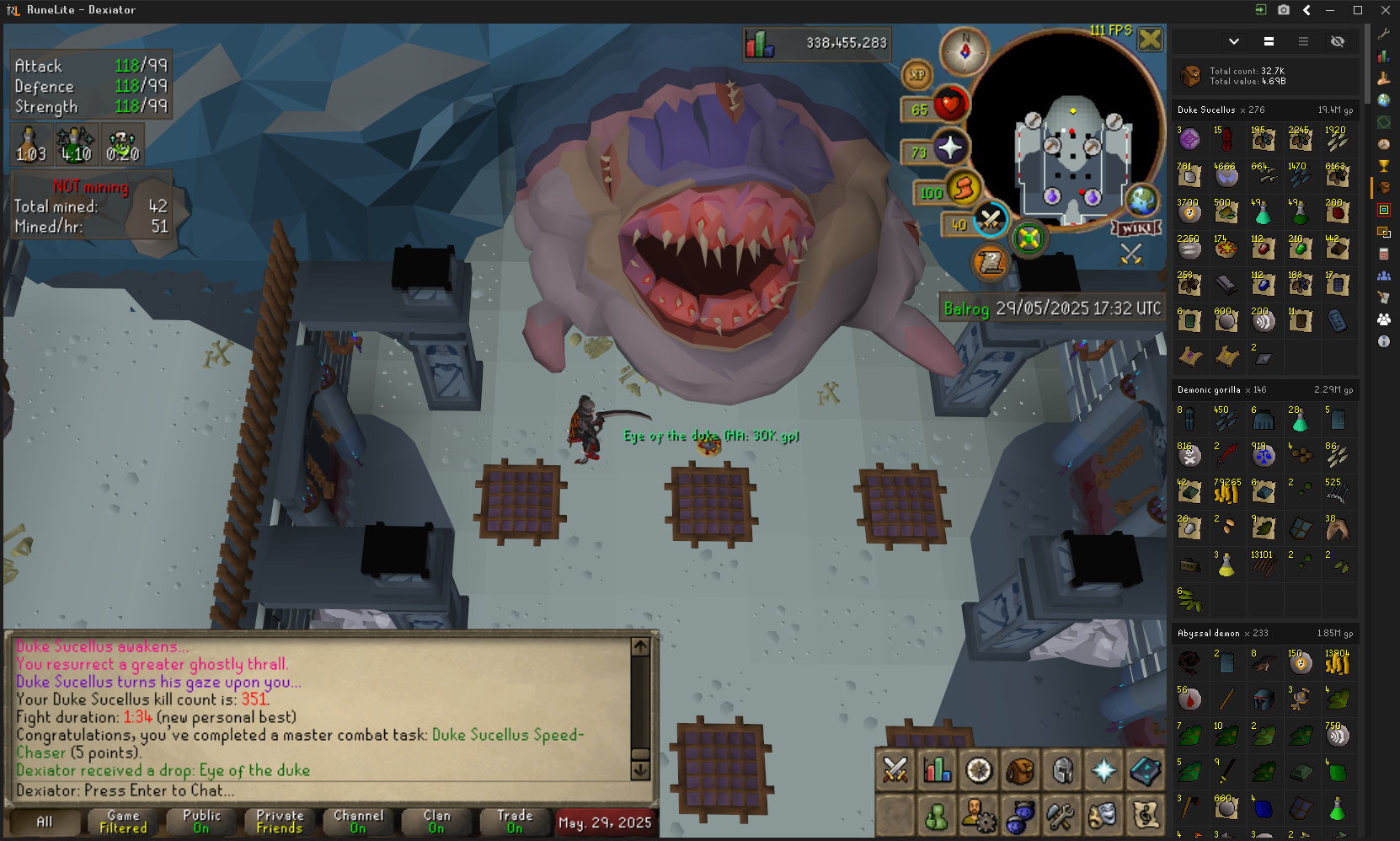Toggle Quick Prayers with the prayer orb
The height and width of the screenshot is (841, 1400).
point(950,148)
